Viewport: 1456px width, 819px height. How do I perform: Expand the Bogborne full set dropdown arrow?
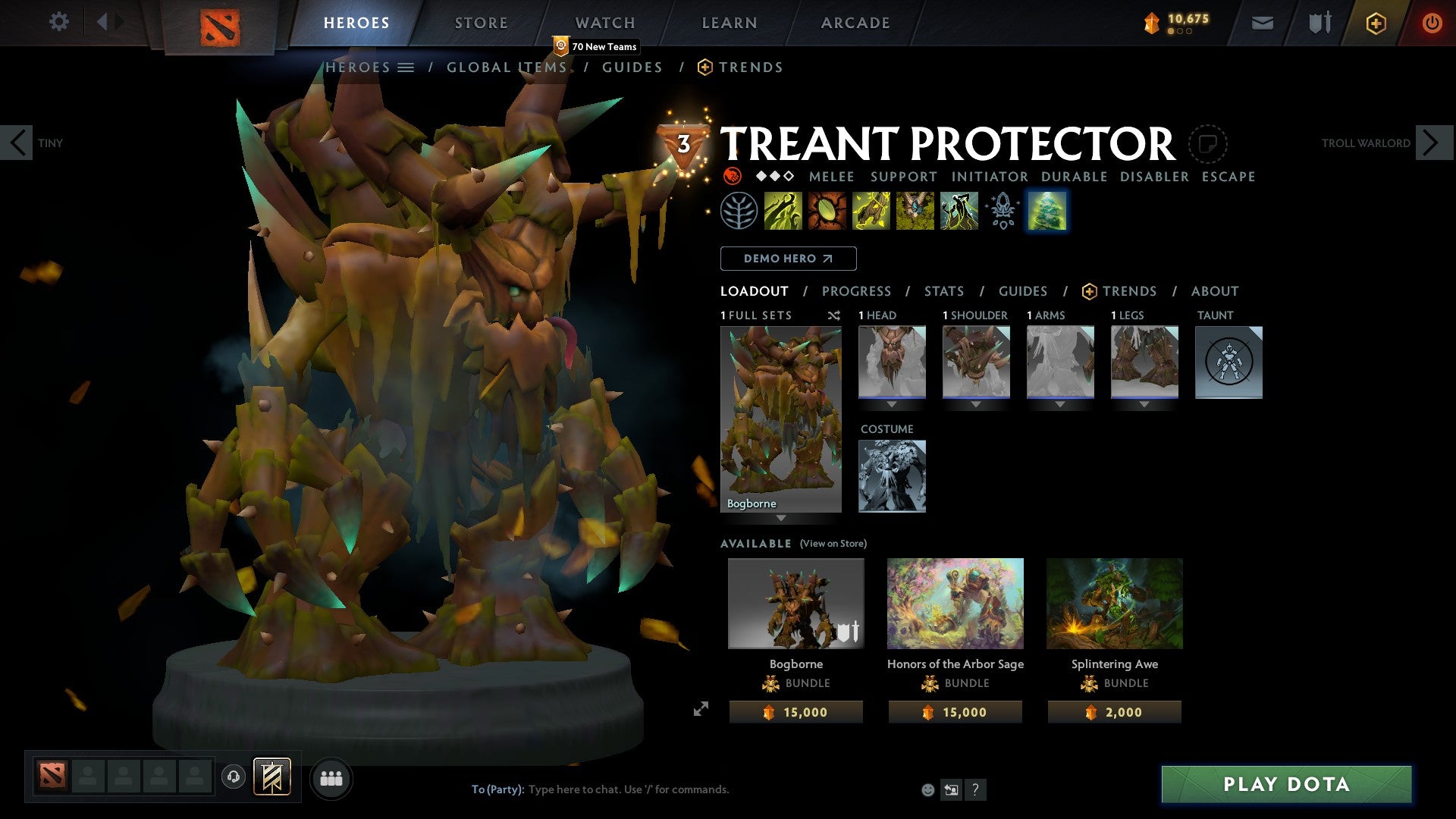pyautogui.click(x=780, y=519)
